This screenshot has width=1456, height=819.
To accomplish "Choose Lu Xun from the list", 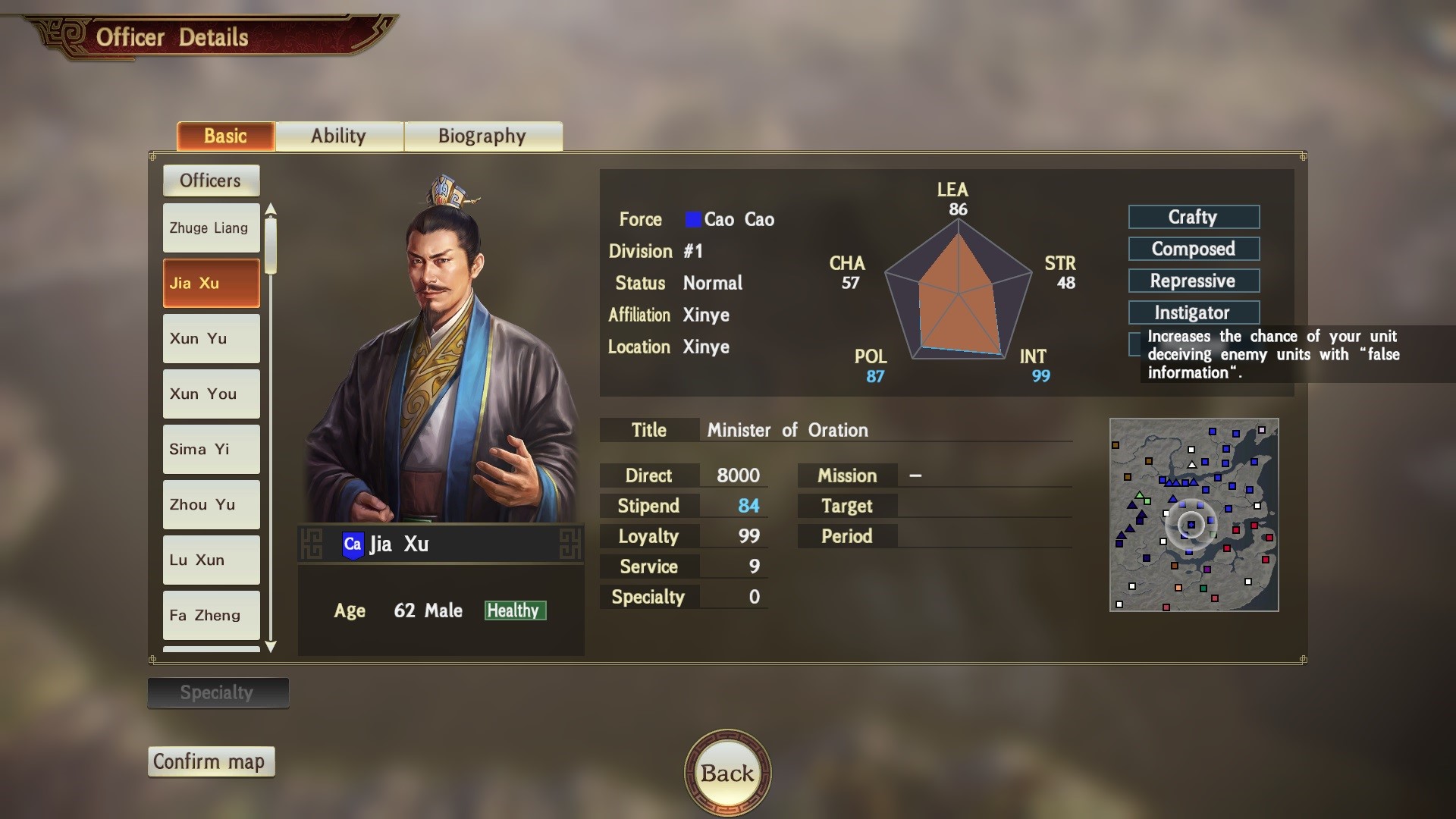I will click(x=211, y=560).
